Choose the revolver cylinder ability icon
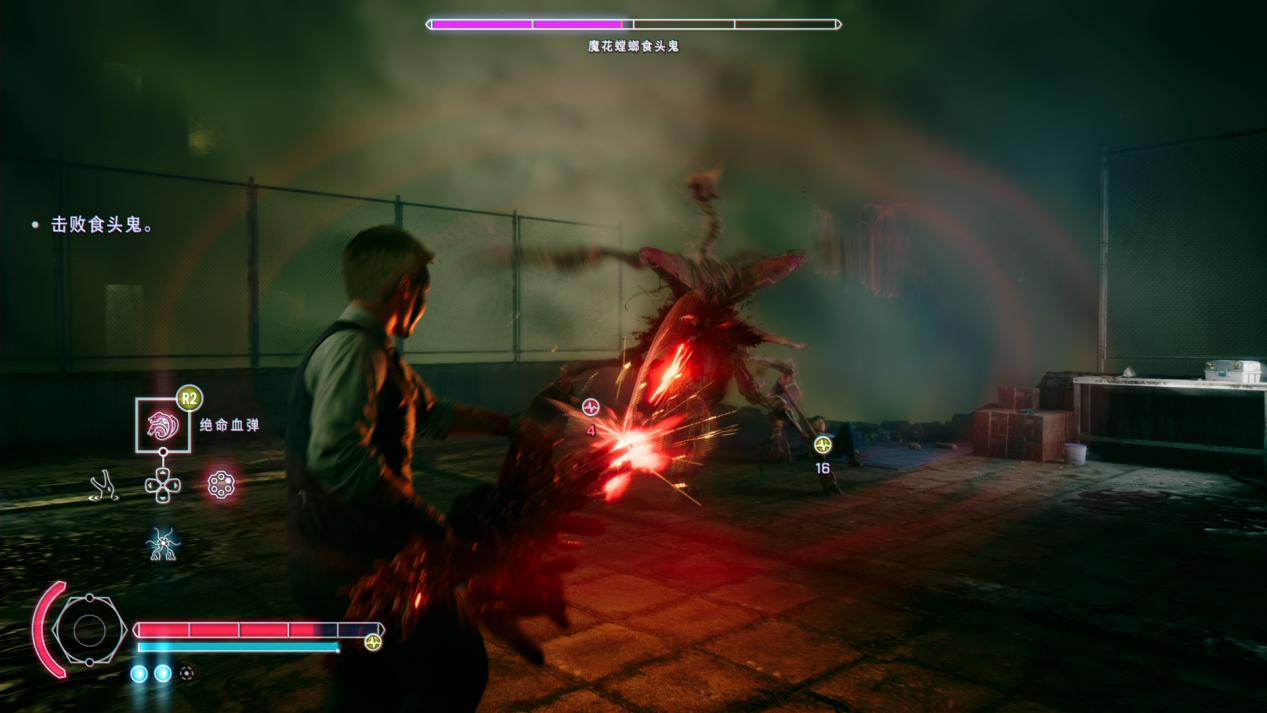 221,485
